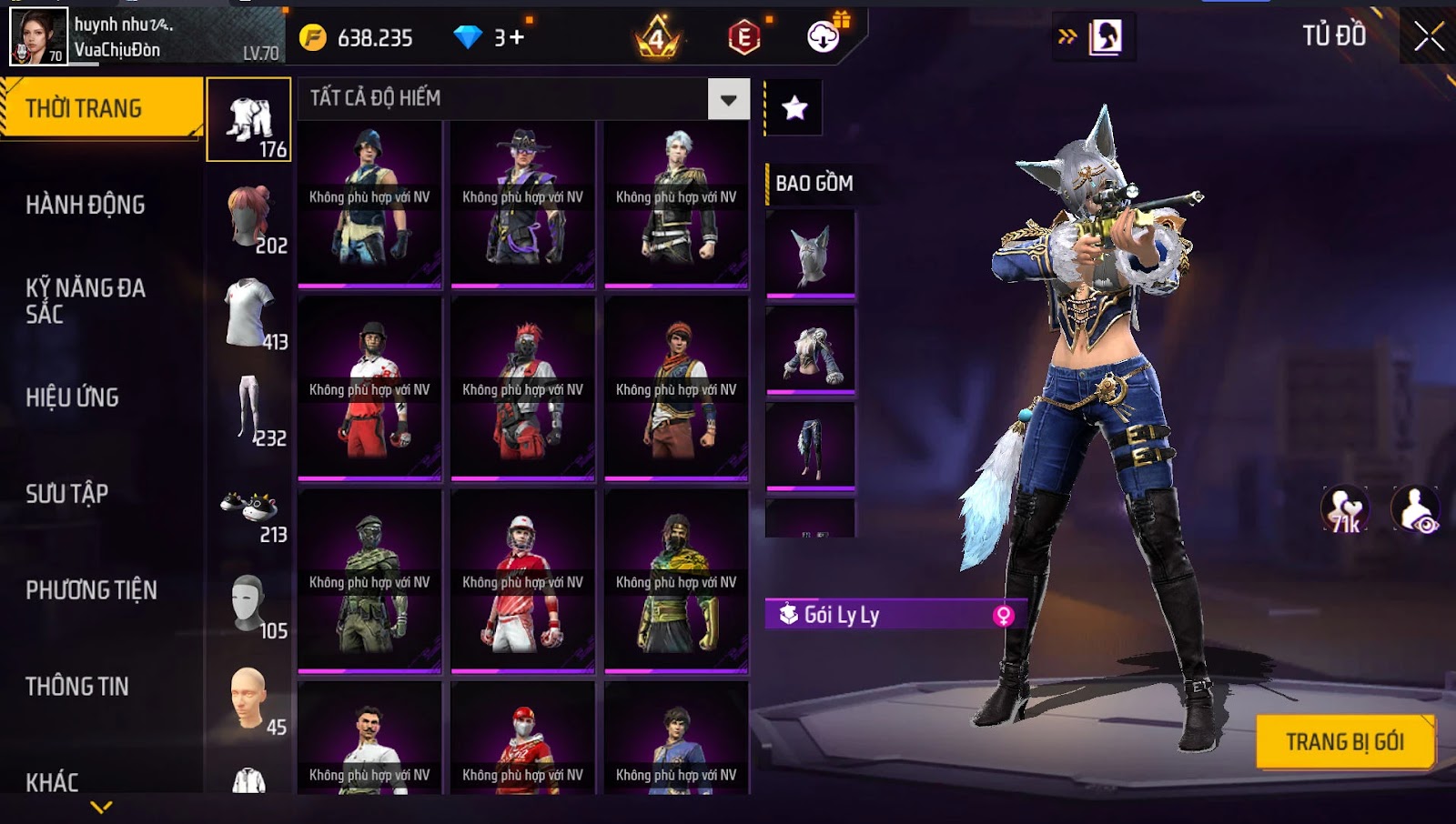This screenshot has width=1456, height=824.
Task: Open the TẤT CẢ ĐỘ HIẾM rarity dropdown
Action: 729,99
